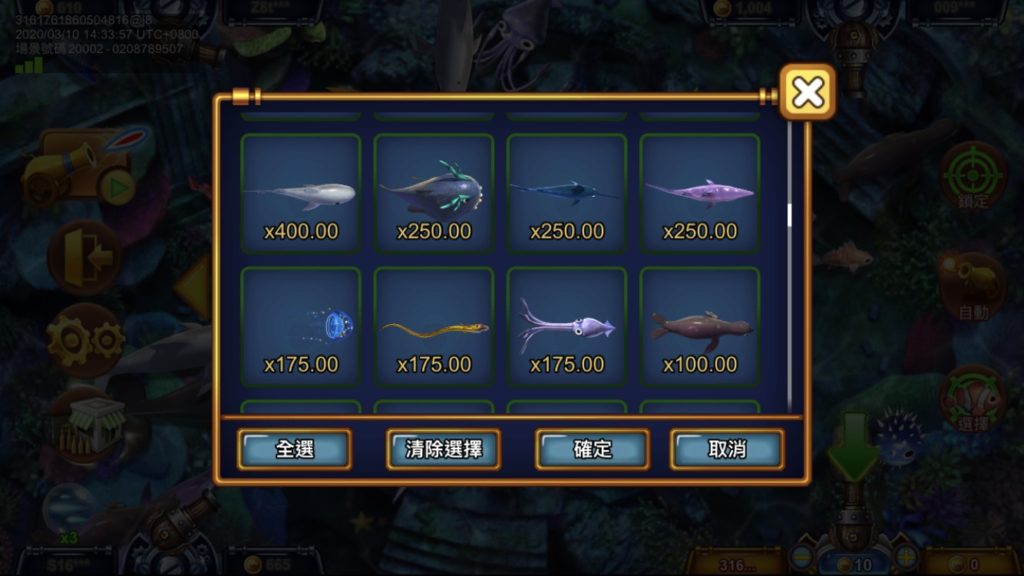Image resolution: width=1024 pixels, height=576 pixels.
Task: Select the white shark x400.00 tile
Action: pyautogui.click(x=301, y=192)
